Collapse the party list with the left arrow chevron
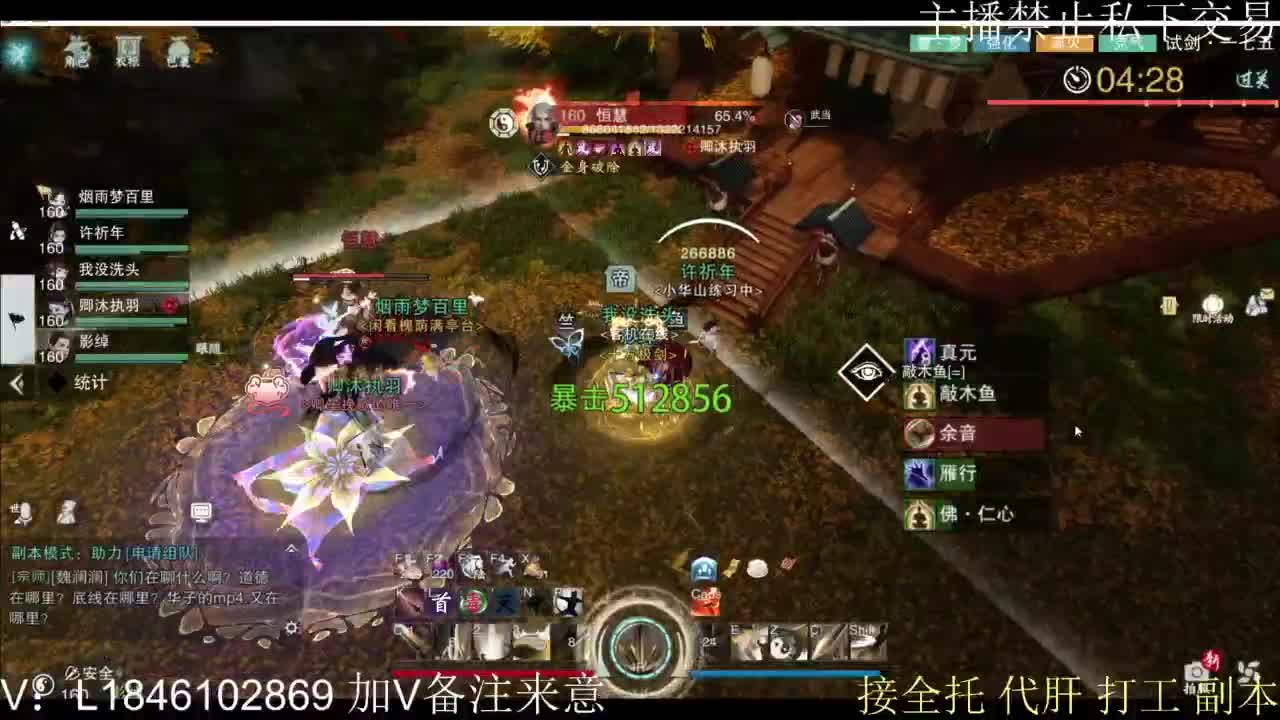1280x720 pixels. [14, 382]
